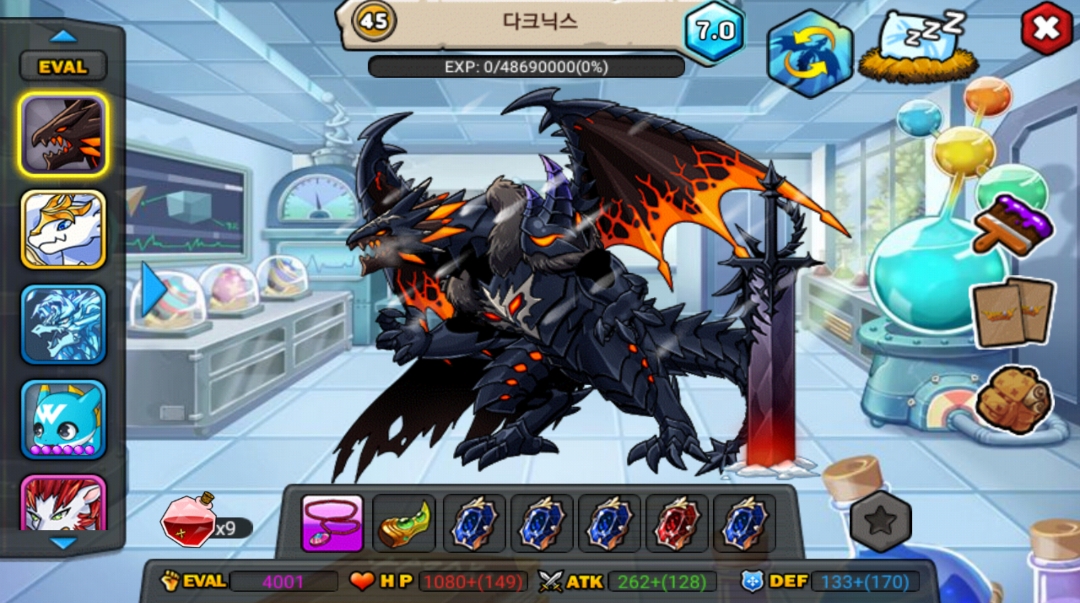Screen dimensions: 1080x603
Task: Open the purple paint brush tool
Action: 1013,222
